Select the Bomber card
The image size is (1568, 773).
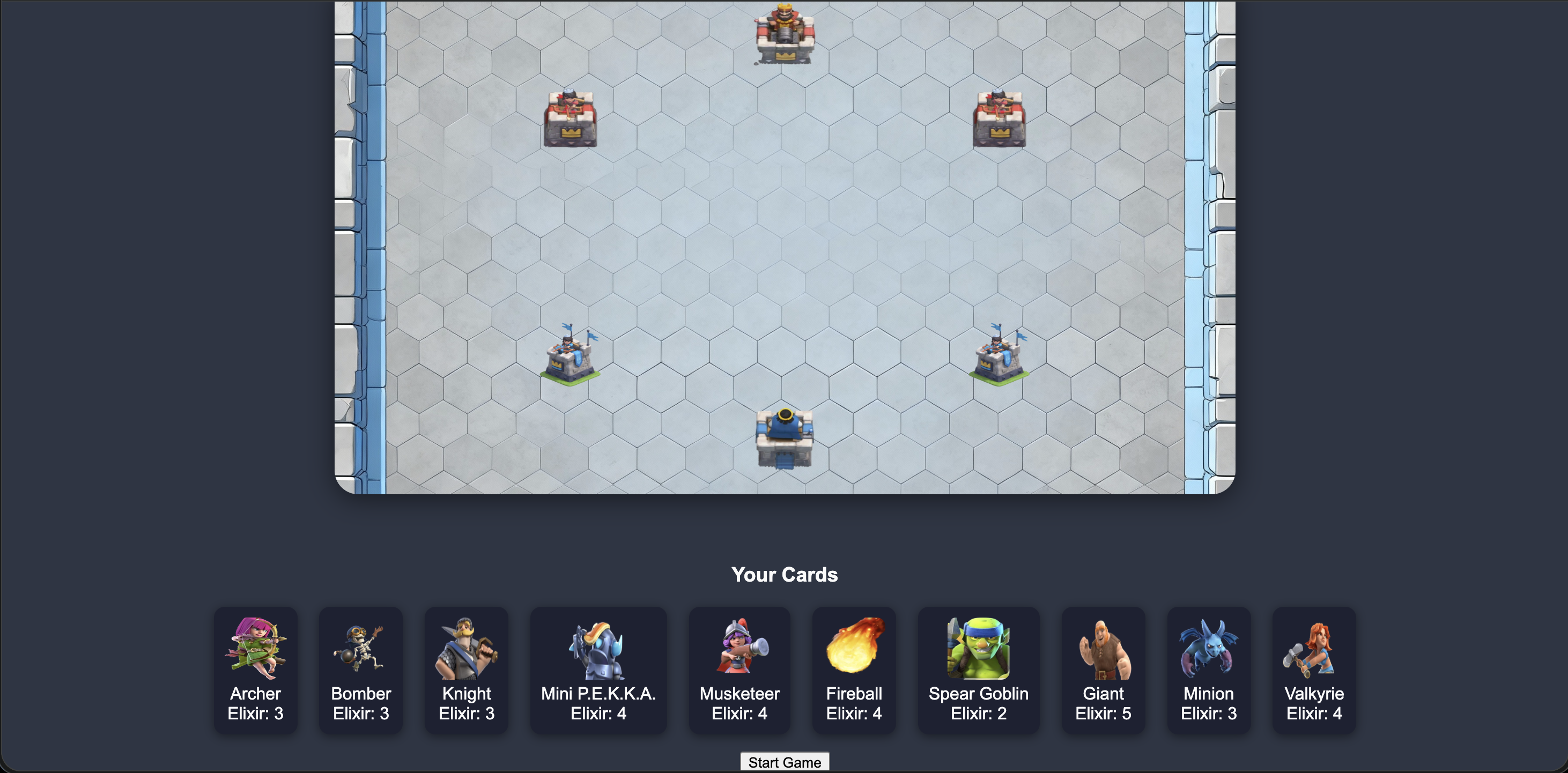360,670
